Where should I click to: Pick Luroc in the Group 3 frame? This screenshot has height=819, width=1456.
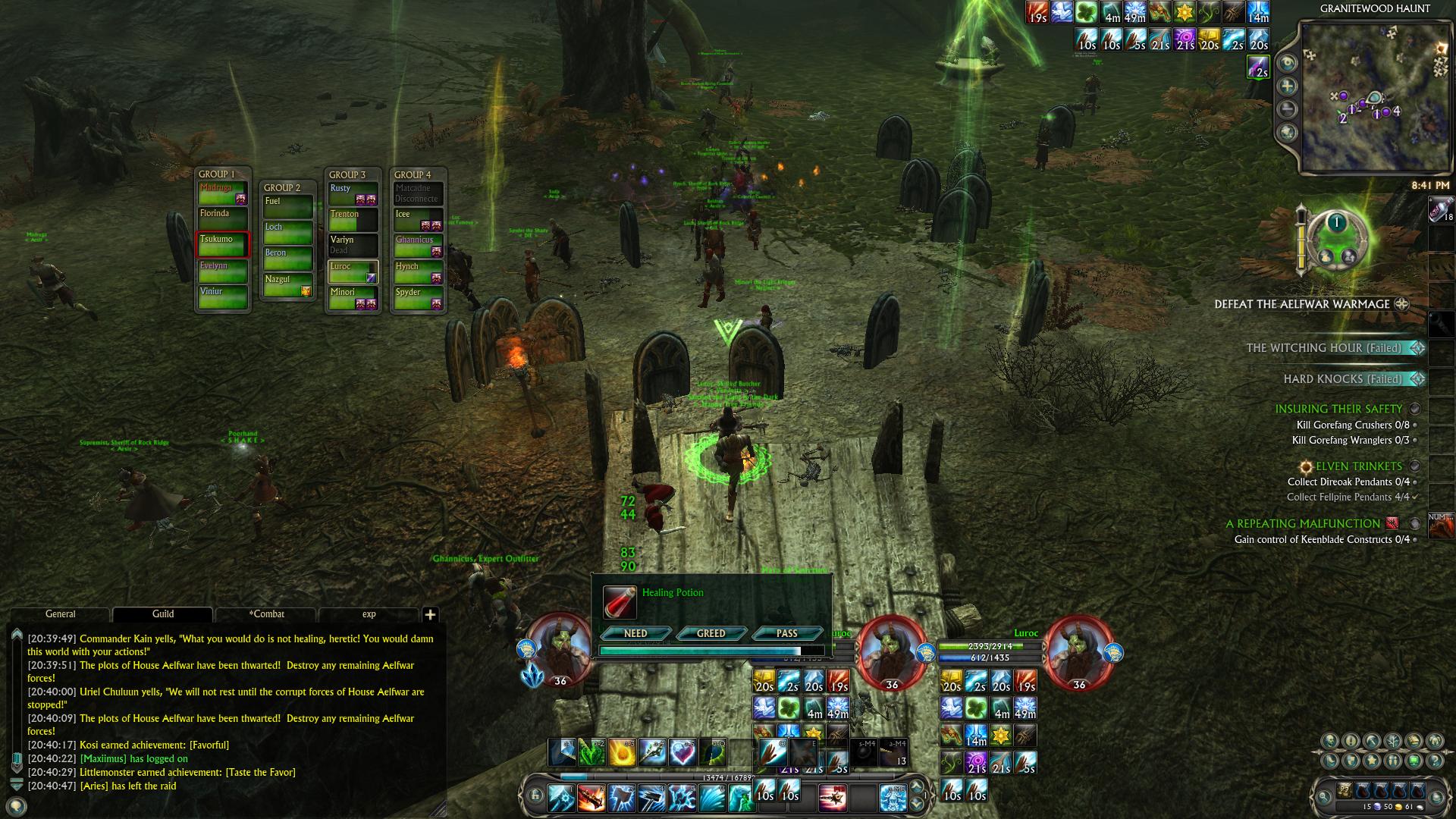353,271
